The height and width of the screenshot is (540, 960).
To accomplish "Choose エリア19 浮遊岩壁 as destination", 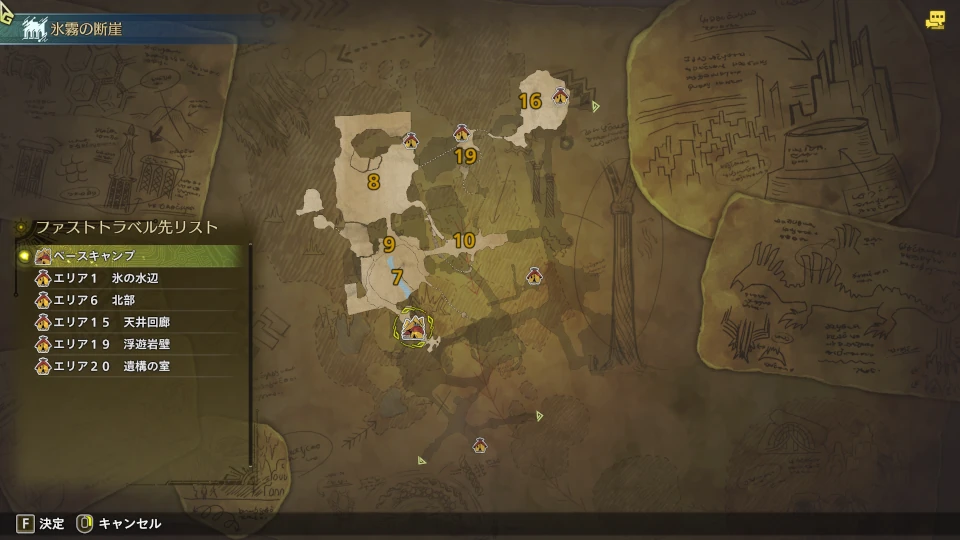I will pos(130,345).
